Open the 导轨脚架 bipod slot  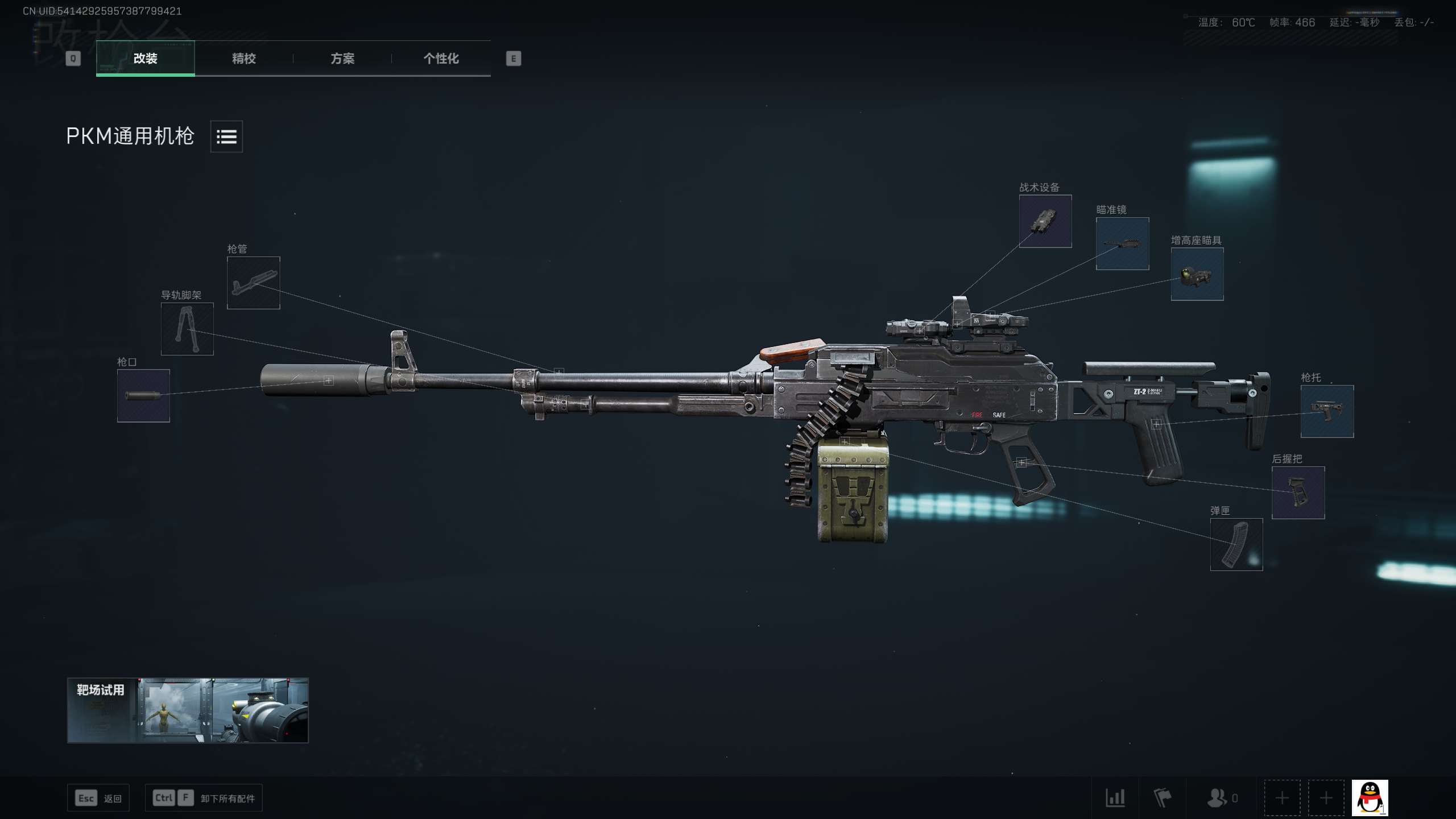[x=187, y=329]
